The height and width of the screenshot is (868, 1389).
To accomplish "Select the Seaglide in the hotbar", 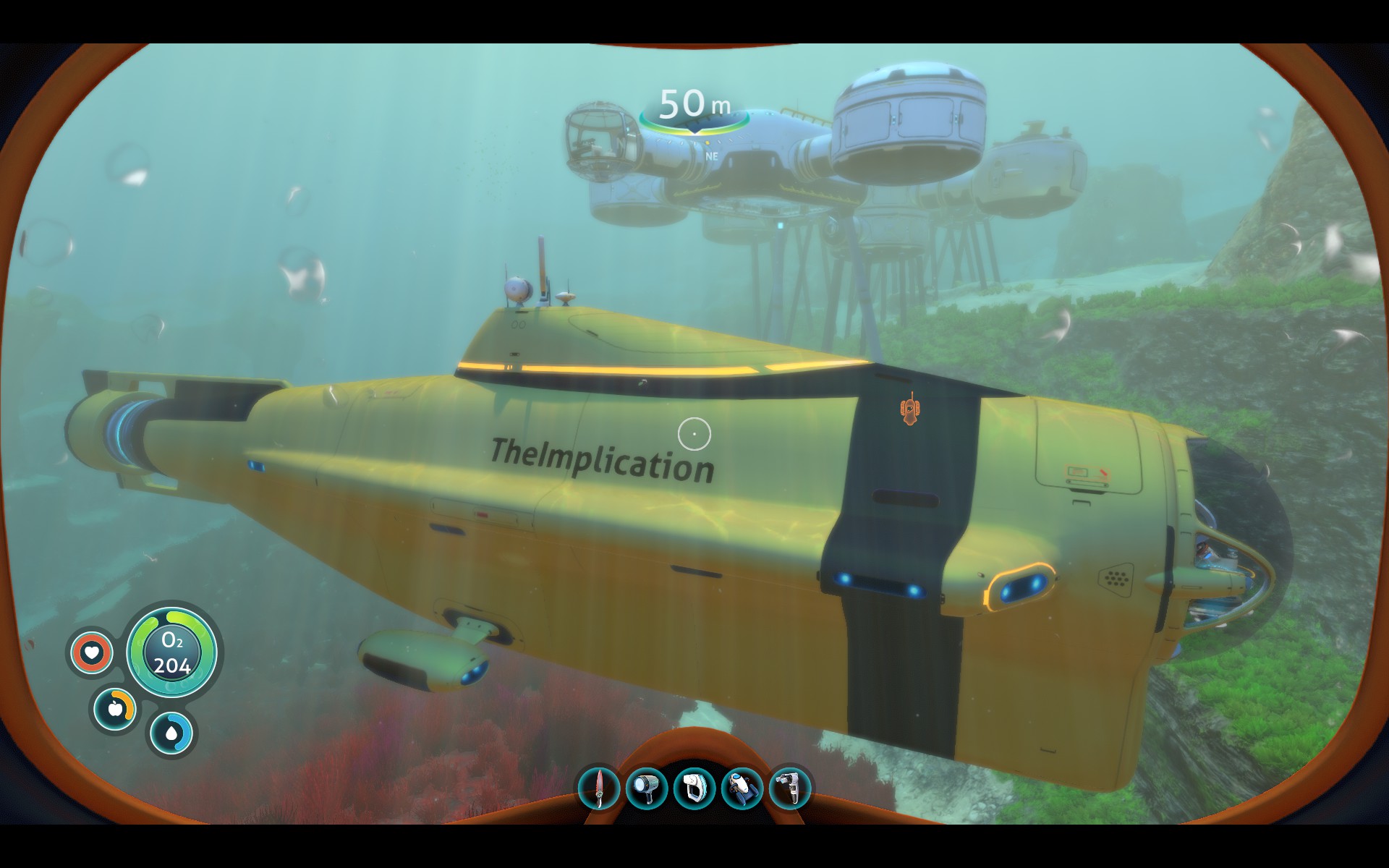I will click(742, 788).
